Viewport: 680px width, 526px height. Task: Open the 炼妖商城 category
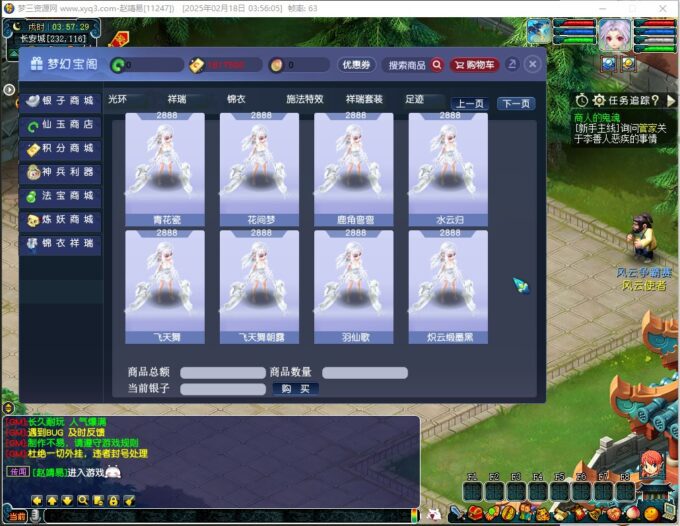(x=60, y=220)
